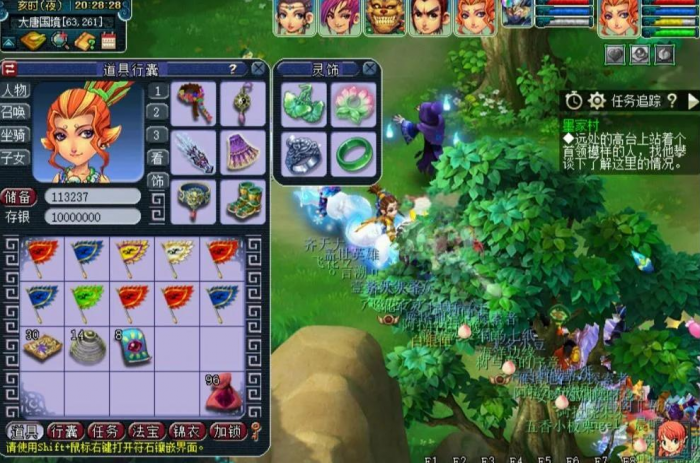Open the 锦衣 costume tab
The image size is (700, 463).
click(189, 431)
